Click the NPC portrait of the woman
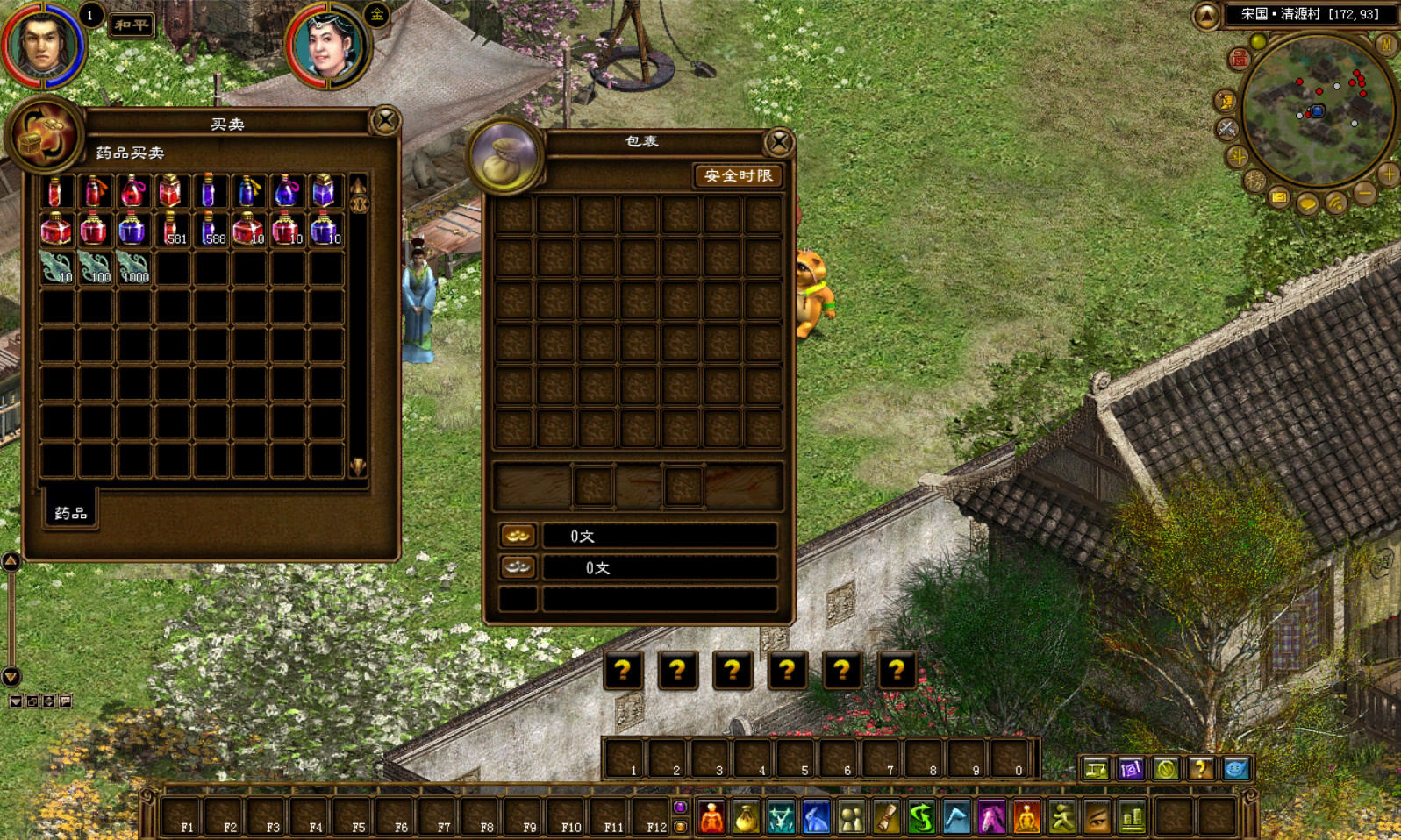This screenshot has width=1401, height=840. click(329, 44)
